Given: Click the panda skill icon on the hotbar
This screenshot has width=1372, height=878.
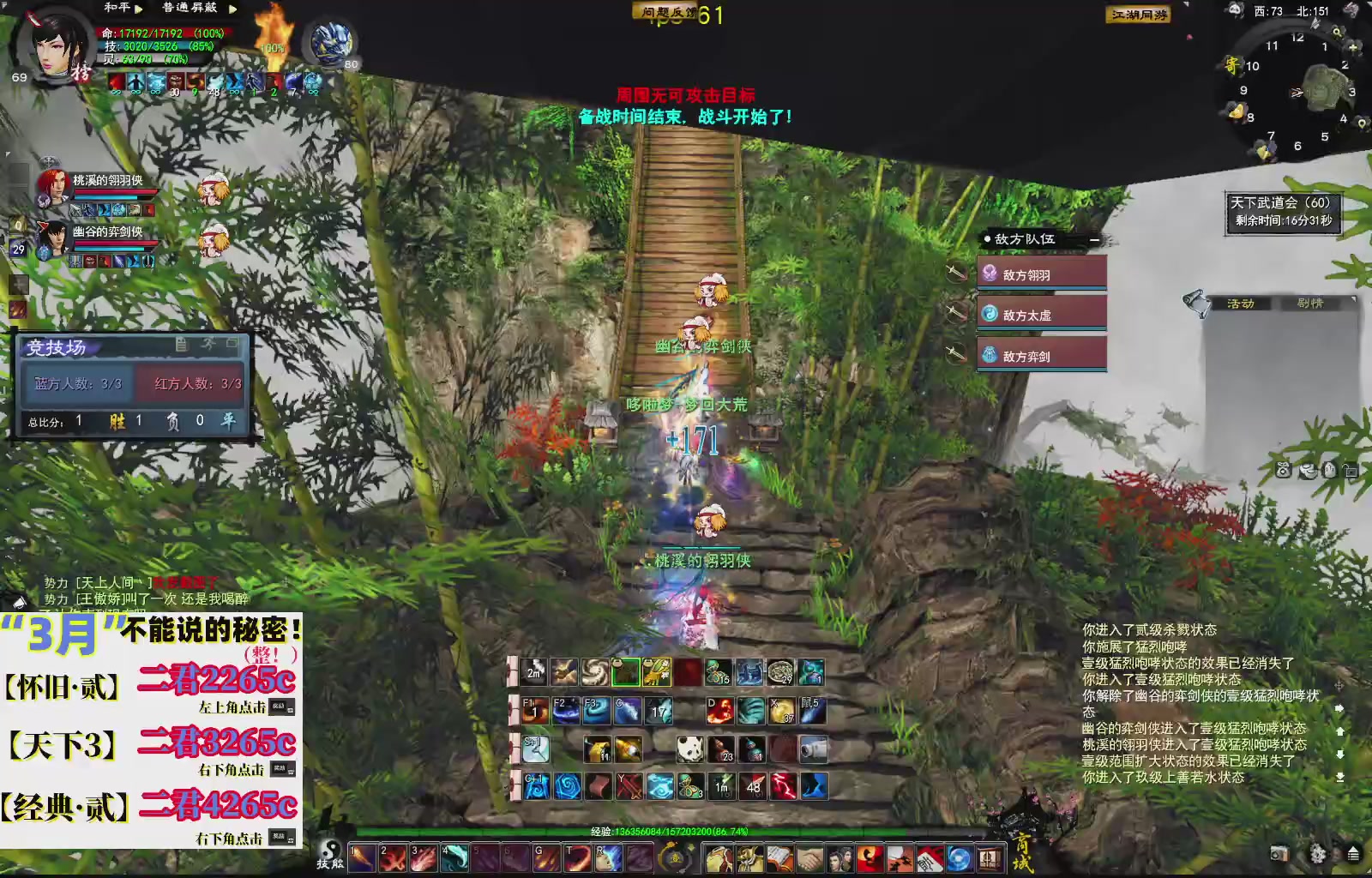Looking at the screenshot, I should pos(690,749).
